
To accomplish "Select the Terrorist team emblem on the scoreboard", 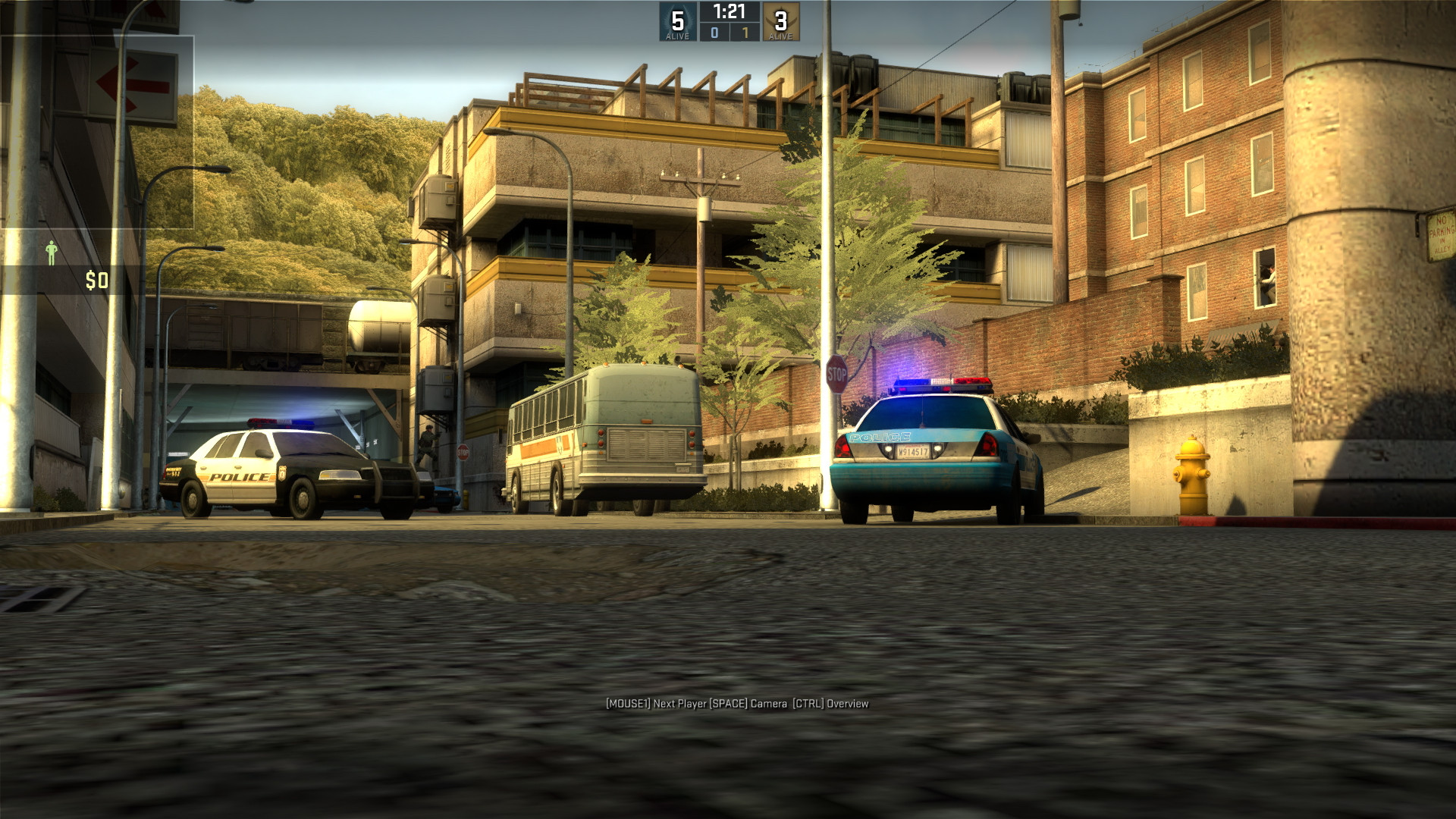I will [781, 19].
